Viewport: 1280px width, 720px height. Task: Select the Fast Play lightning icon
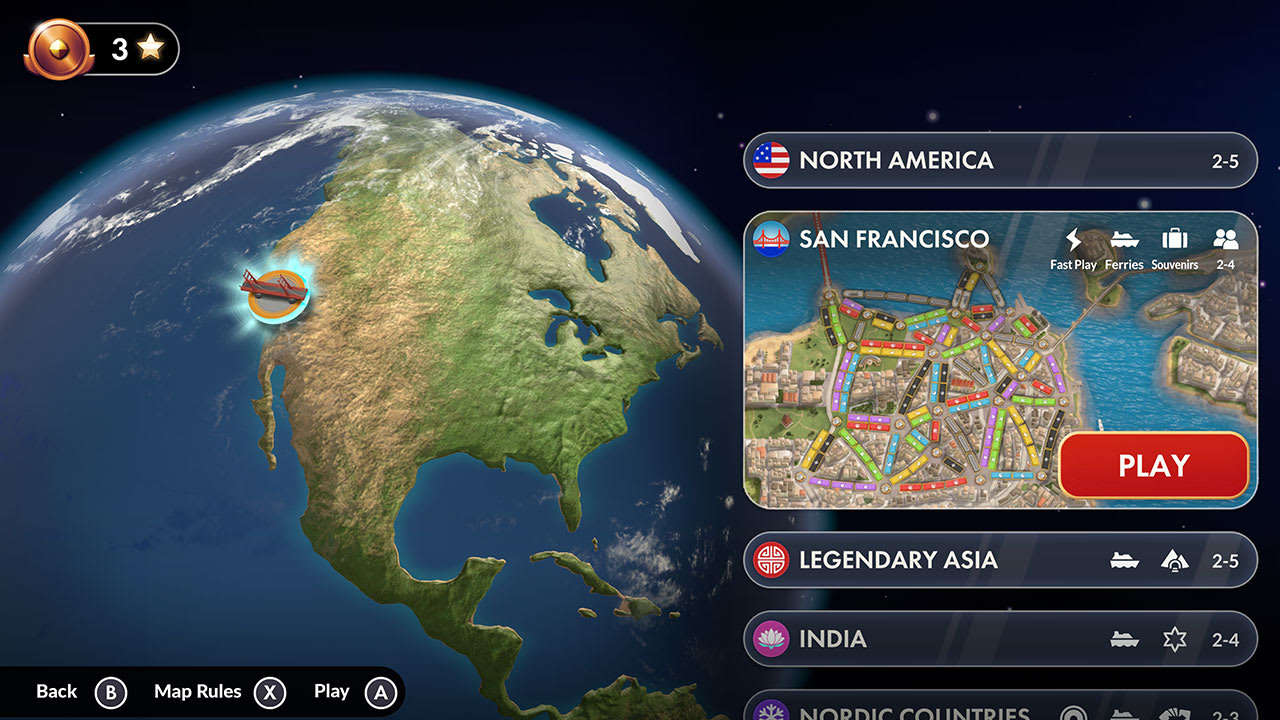click(1072, 239)
